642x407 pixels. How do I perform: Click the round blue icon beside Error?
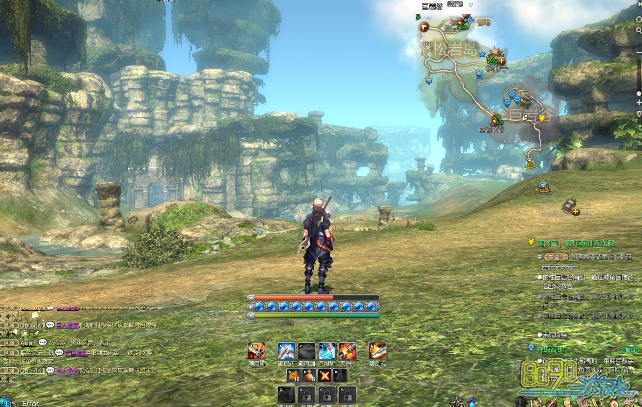tap(5, 401)
